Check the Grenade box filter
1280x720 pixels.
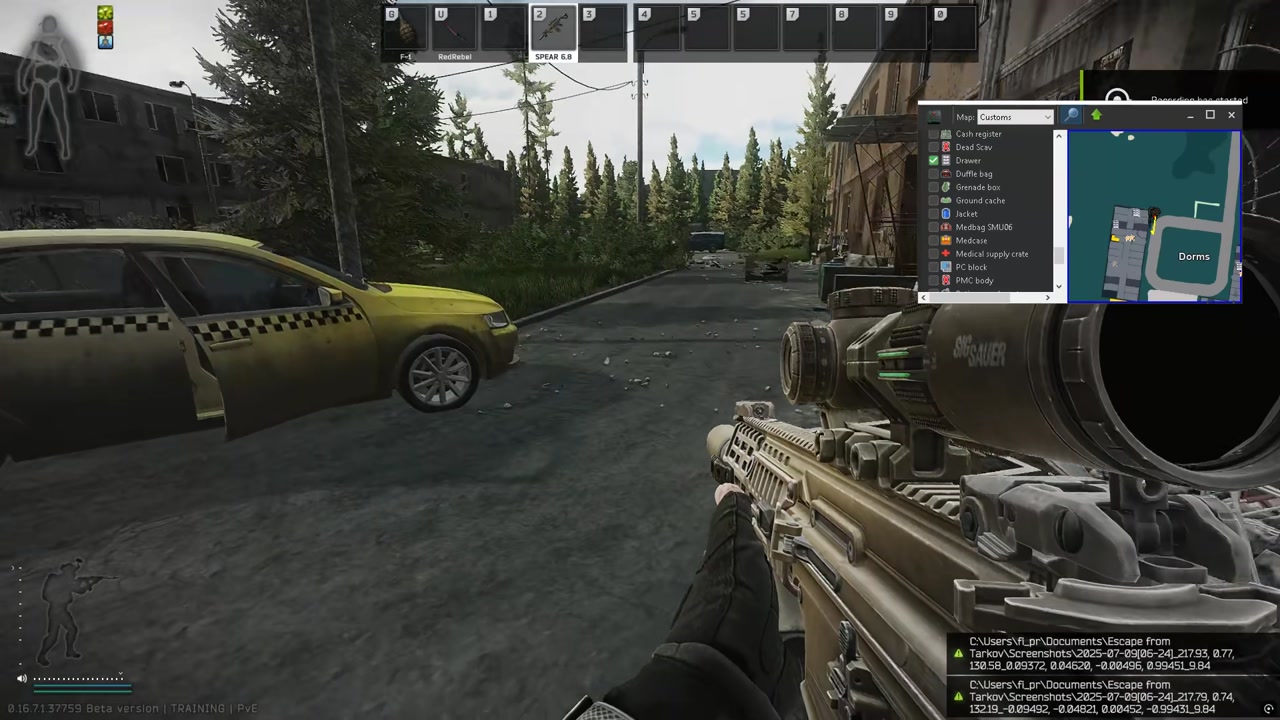934,187
